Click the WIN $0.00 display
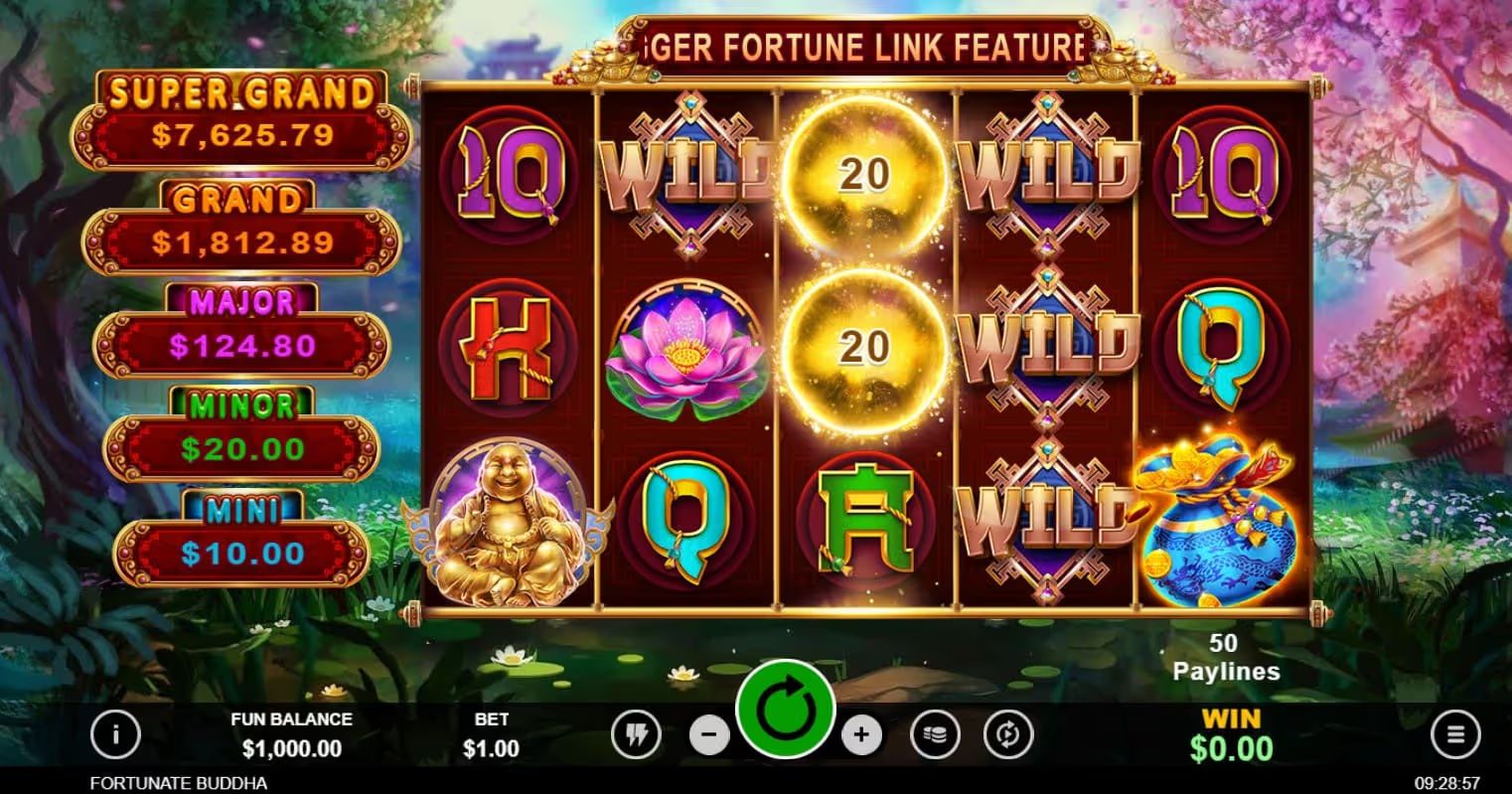The image size is (1512, 794). (x=1229, y=733)
